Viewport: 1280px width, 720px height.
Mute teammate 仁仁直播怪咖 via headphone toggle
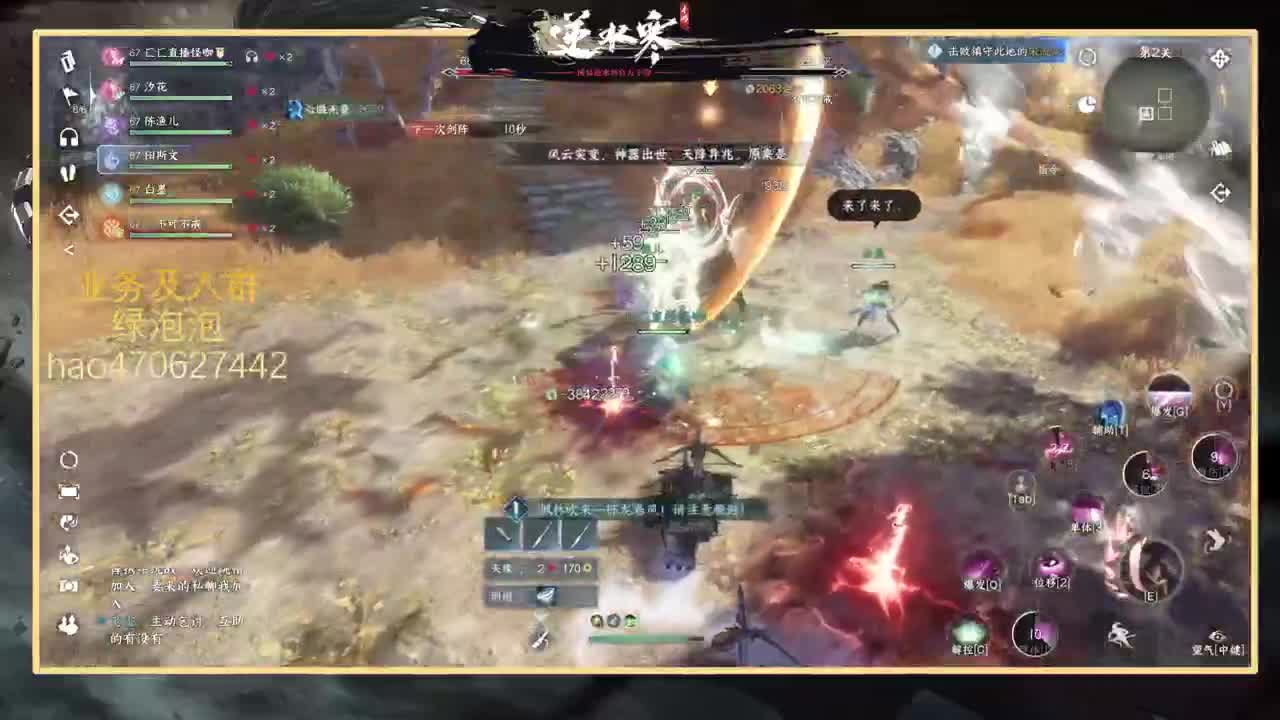(x=252, y=57)
